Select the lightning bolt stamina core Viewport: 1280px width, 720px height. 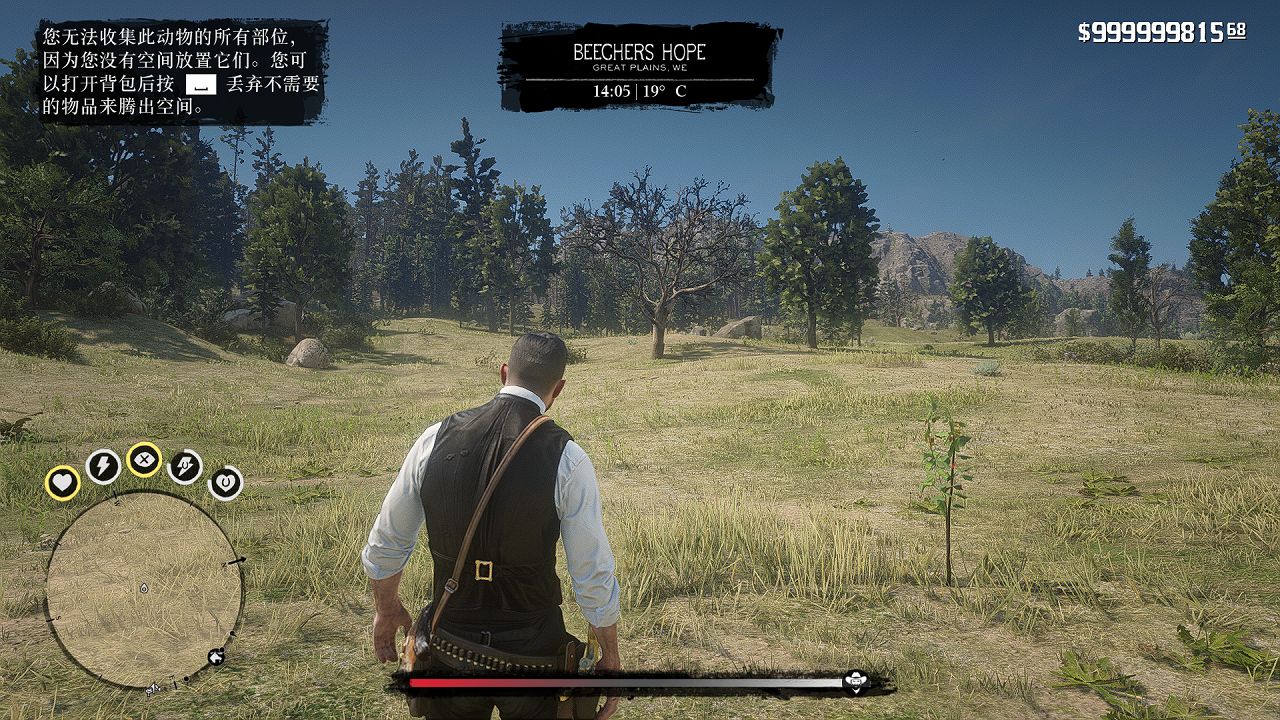(x=103, y=466)
